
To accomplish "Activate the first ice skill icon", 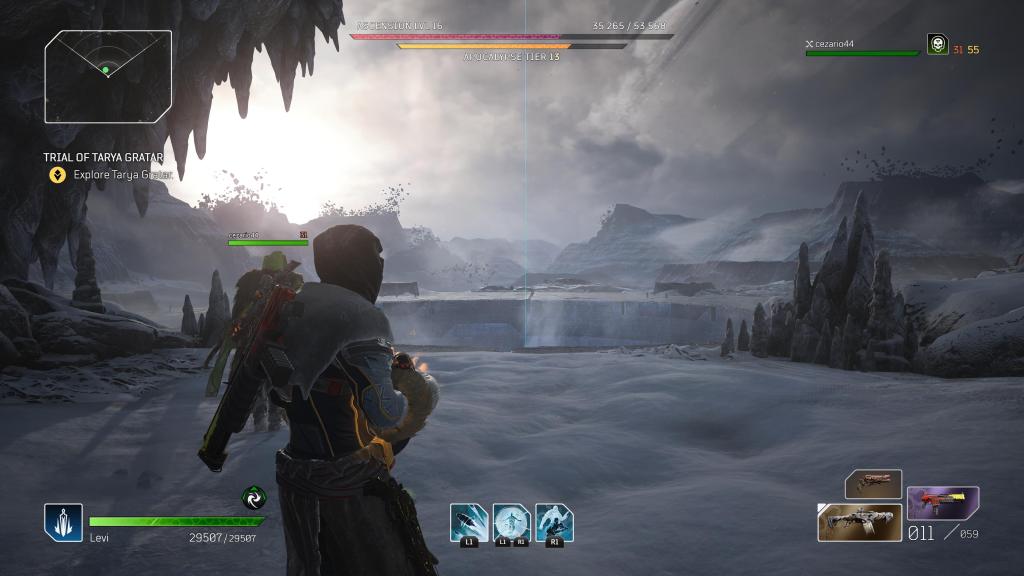I will tap(468, 522).
